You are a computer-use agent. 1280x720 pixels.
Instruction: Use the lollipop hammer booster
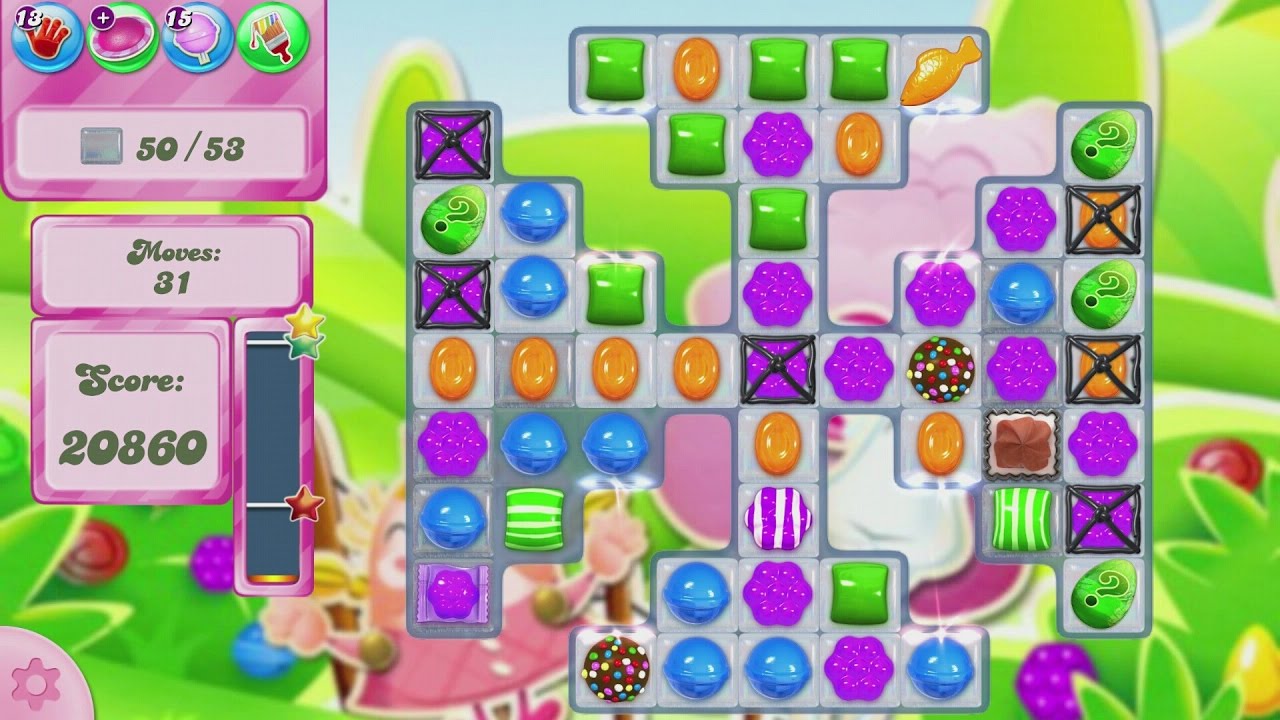(196, 38)
